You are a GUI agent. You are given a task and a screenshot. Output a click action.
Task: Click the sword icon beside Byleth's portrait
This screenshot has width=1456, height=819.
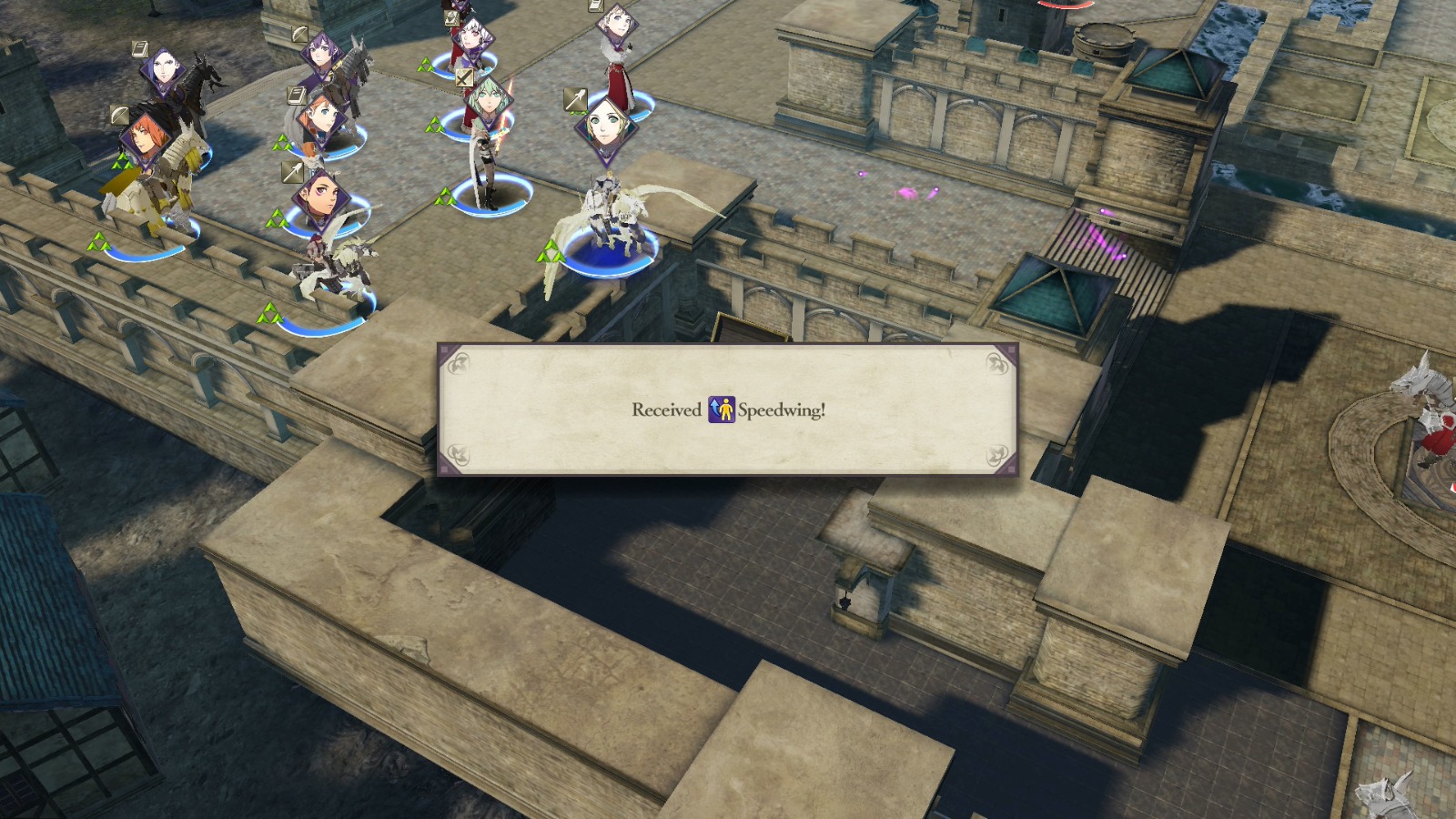(x=462, y=79)
